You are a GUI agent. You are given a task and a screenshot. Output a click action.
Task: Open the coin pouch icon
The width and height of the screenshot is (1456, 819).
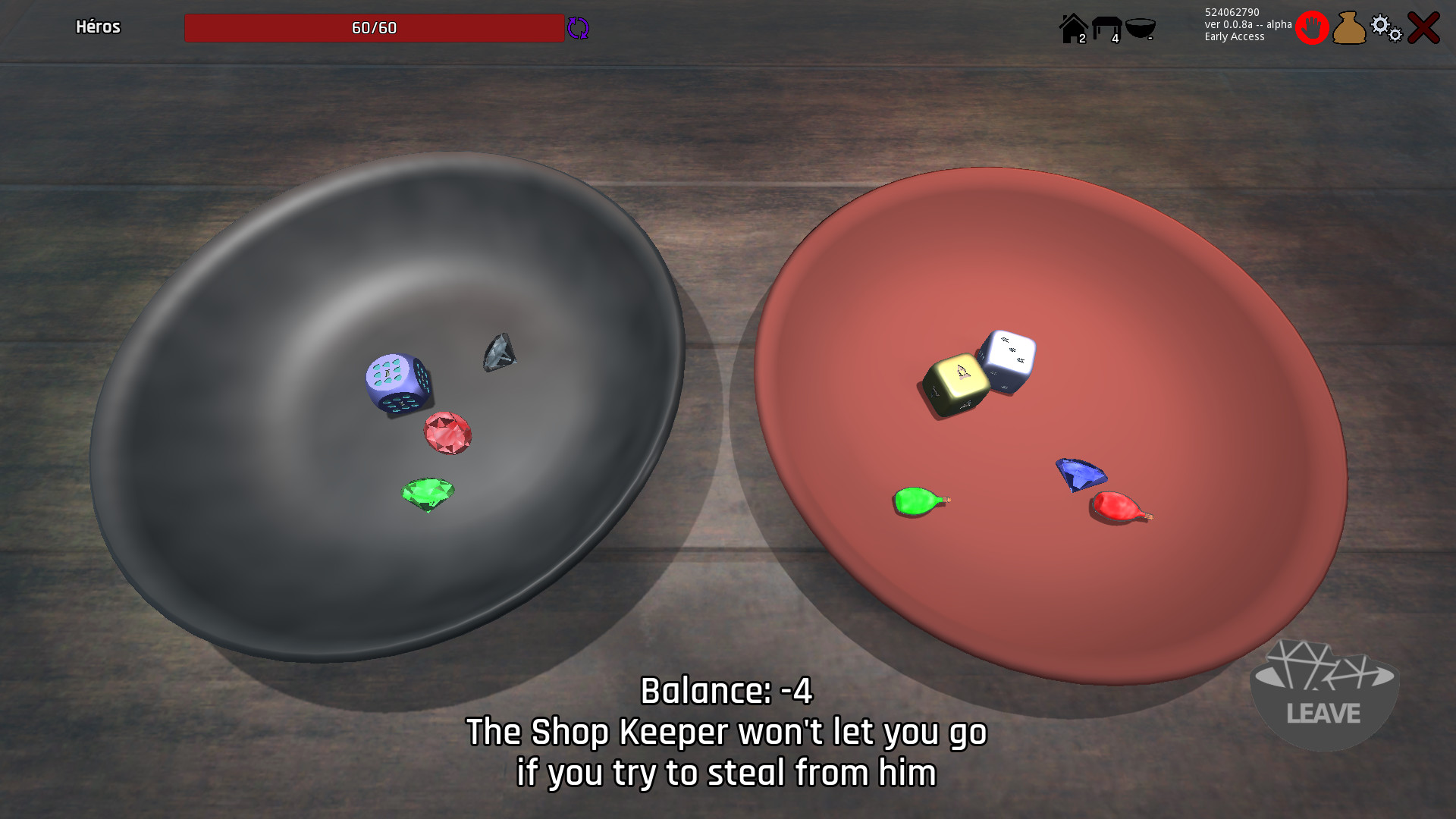(x=1349, y=27)
